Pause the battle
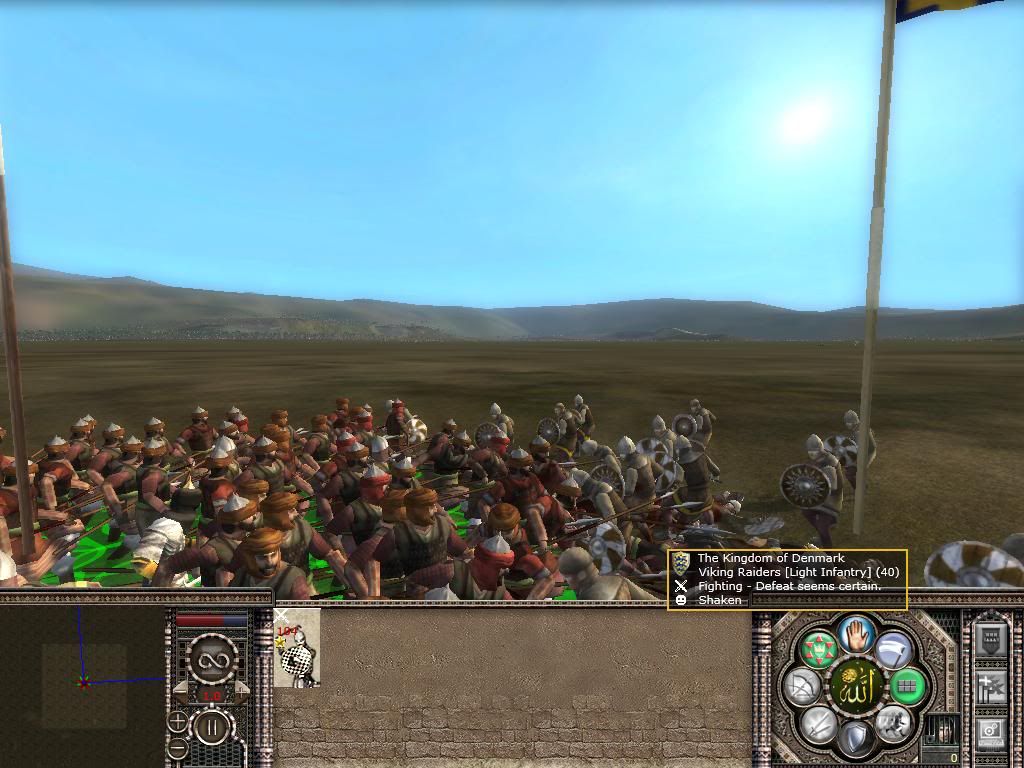Screen dimensions: 1024x768 tap(212, 727)
